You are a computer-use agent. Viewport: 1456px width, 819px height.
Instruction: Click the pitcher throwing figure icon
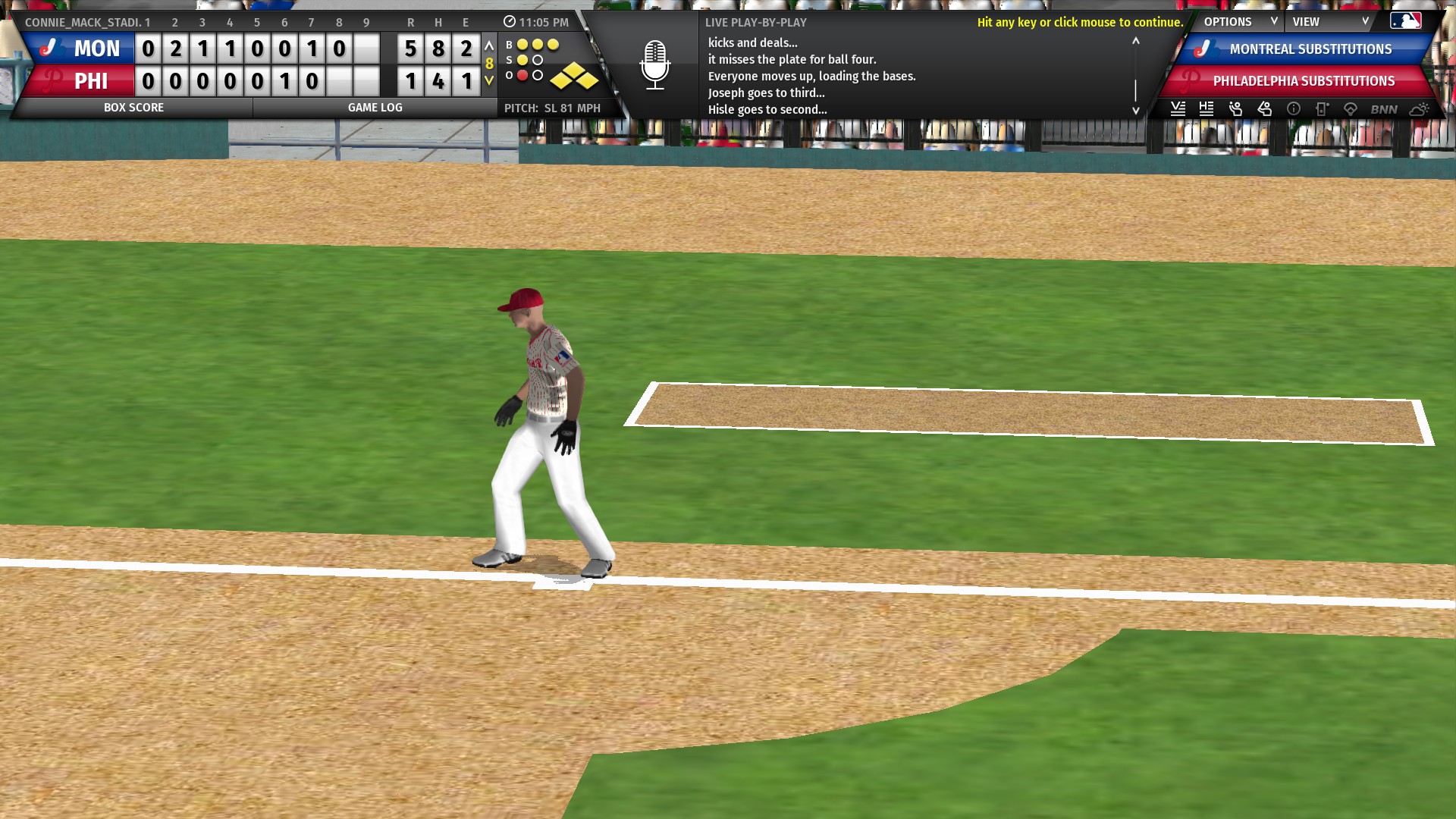point(1235,109)
